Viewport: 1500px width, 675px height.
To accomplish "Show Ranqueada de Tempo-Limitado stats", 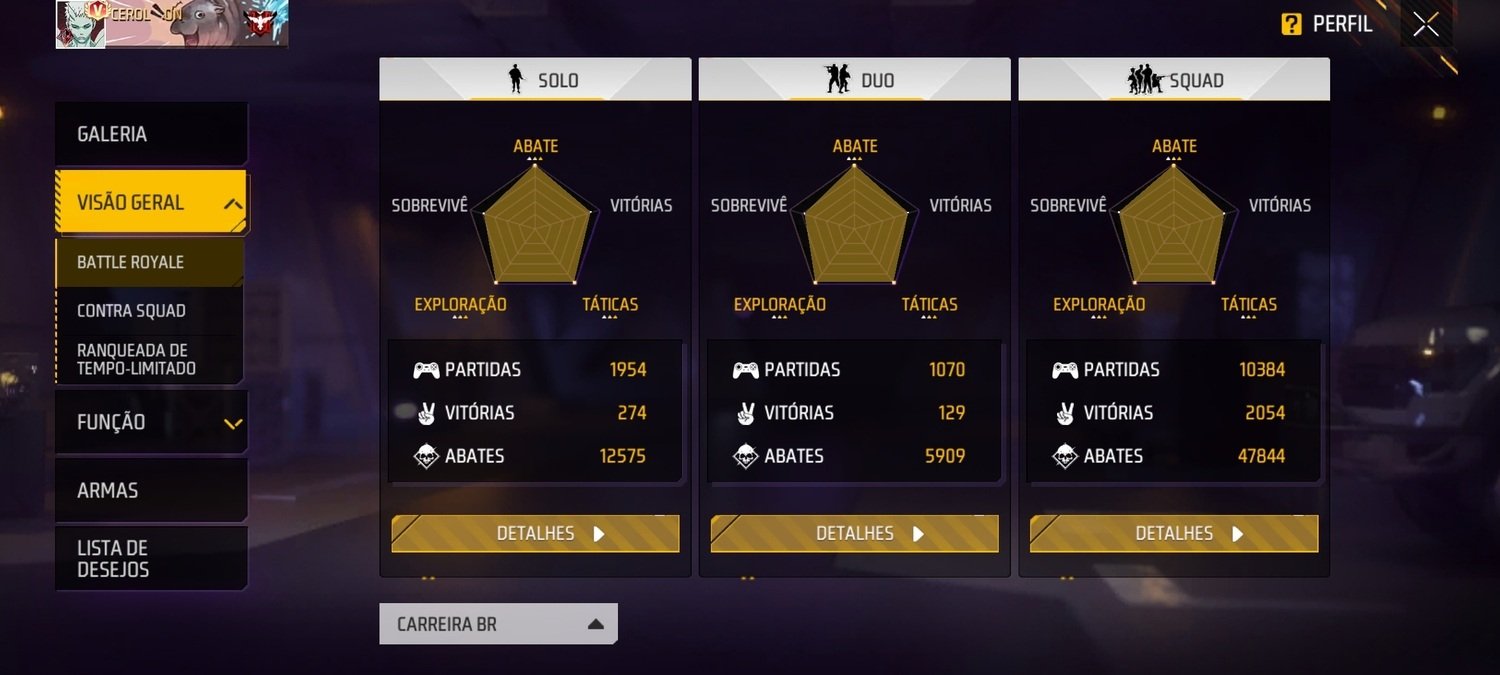I will 150,359.
